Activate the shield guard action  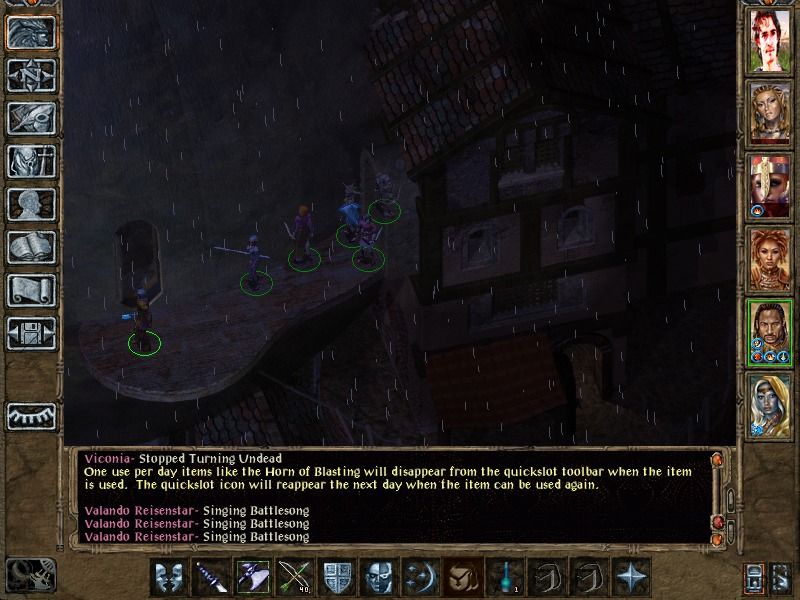(335, 577)
